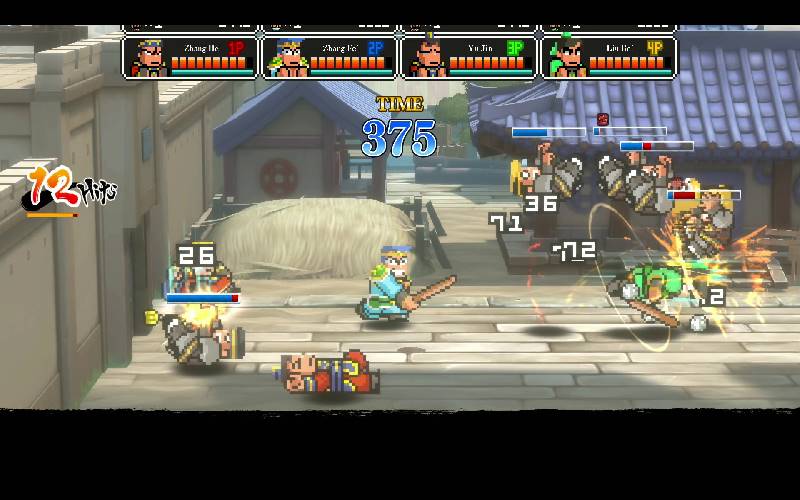Select the green-haired 4P portrait
This screenshot has height=500, width=800.
click(x=566, y=57)
